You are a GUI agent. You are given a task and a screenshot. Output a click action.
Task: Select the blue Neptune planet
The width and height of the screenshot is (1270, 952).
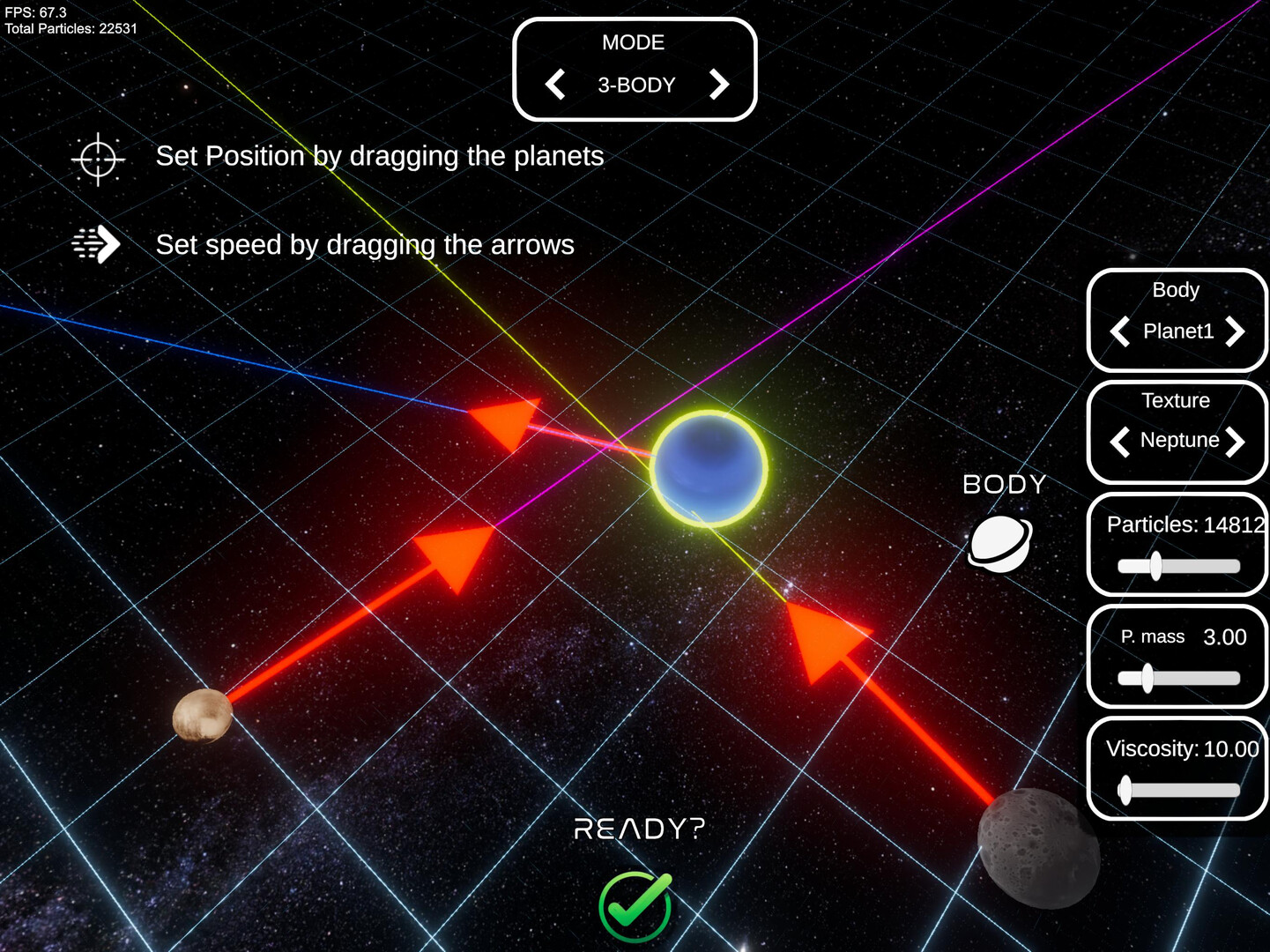click(709, 468)
